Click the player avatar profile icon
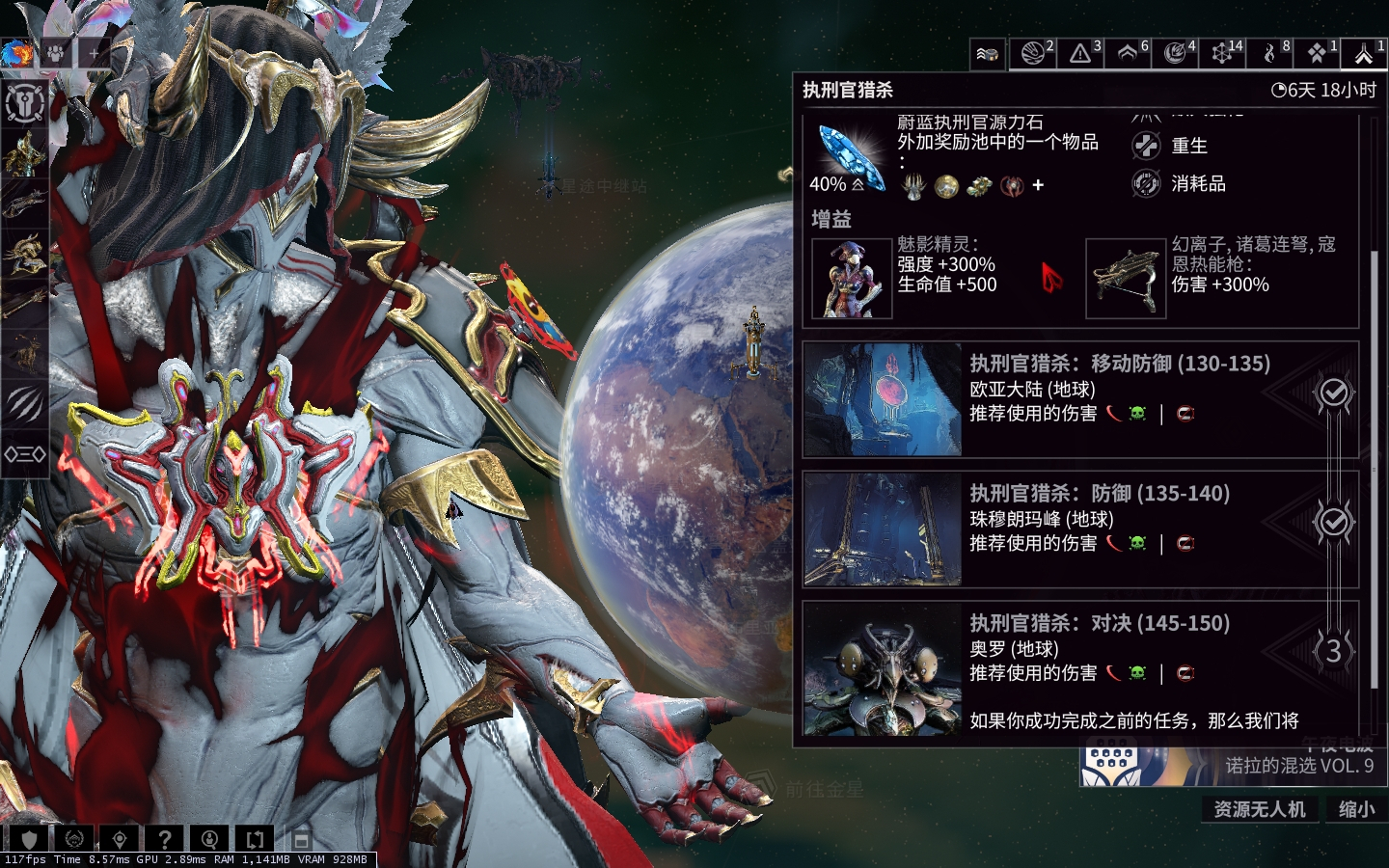 [x=16, y=53]
